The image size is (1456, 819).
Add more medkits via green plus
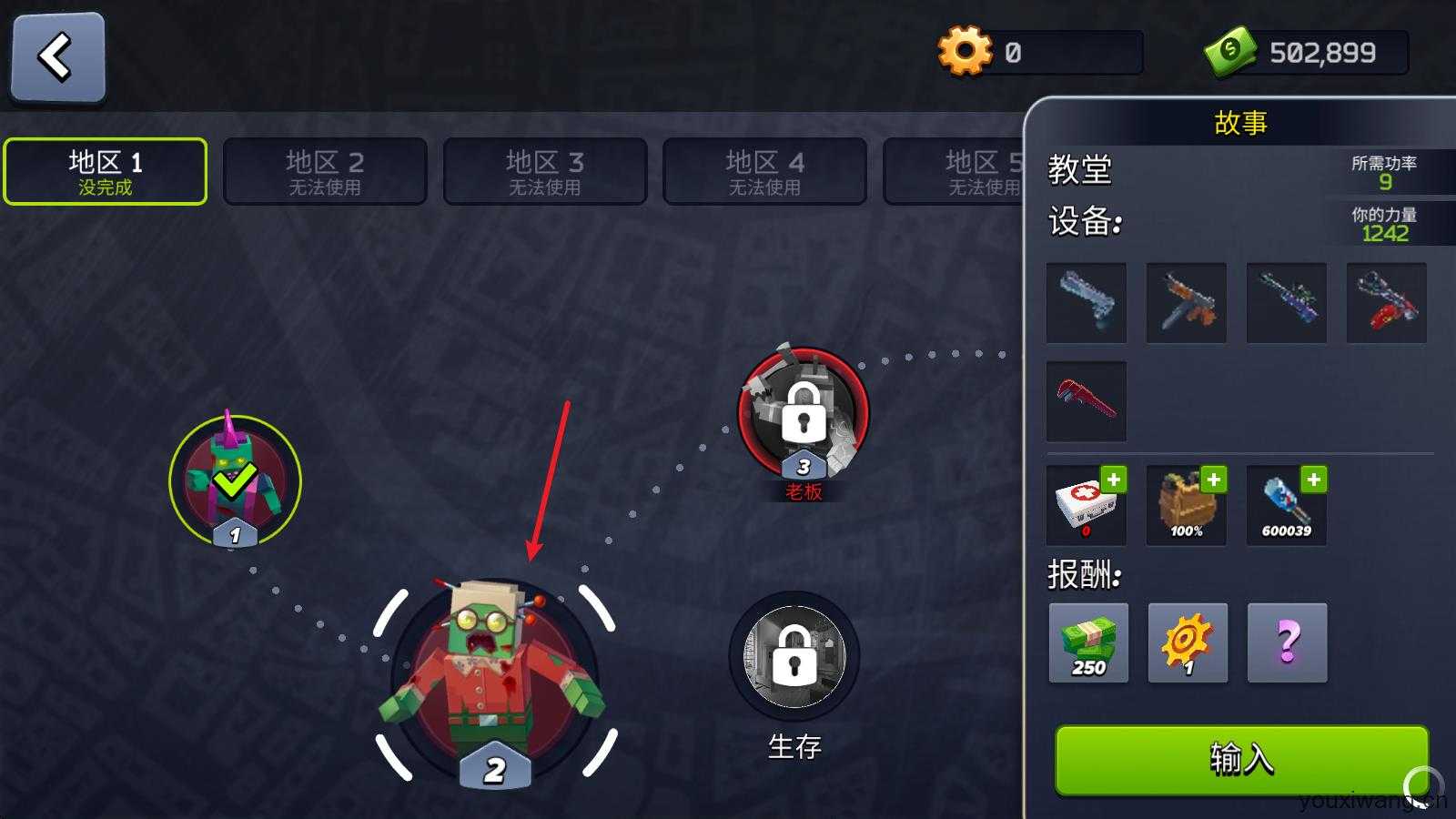point(1116,480)
